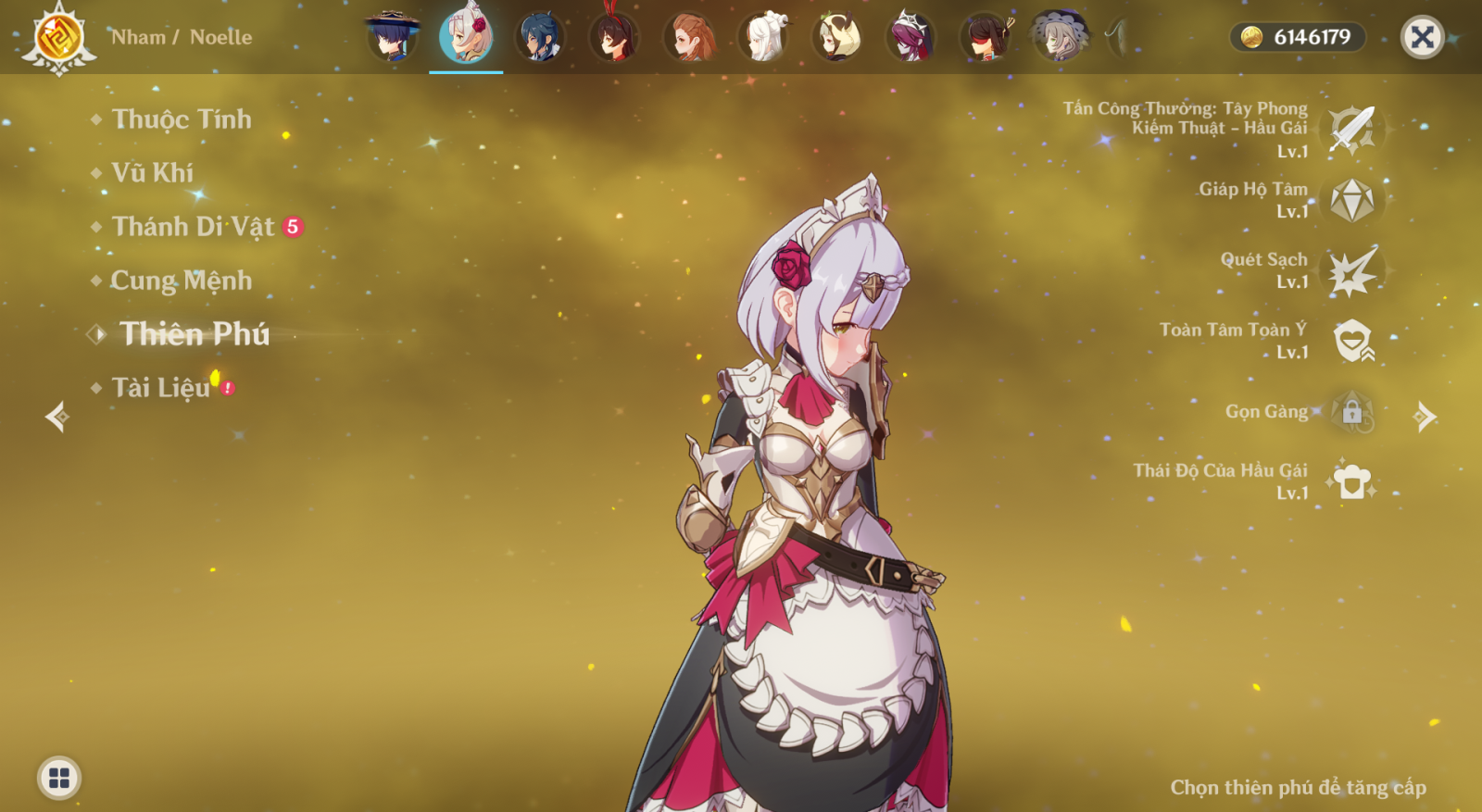Select the Tấn Công Thường sword talent icon
Image resolution: width=1482 pixels, height=812 pixels.
point(1351,130)
